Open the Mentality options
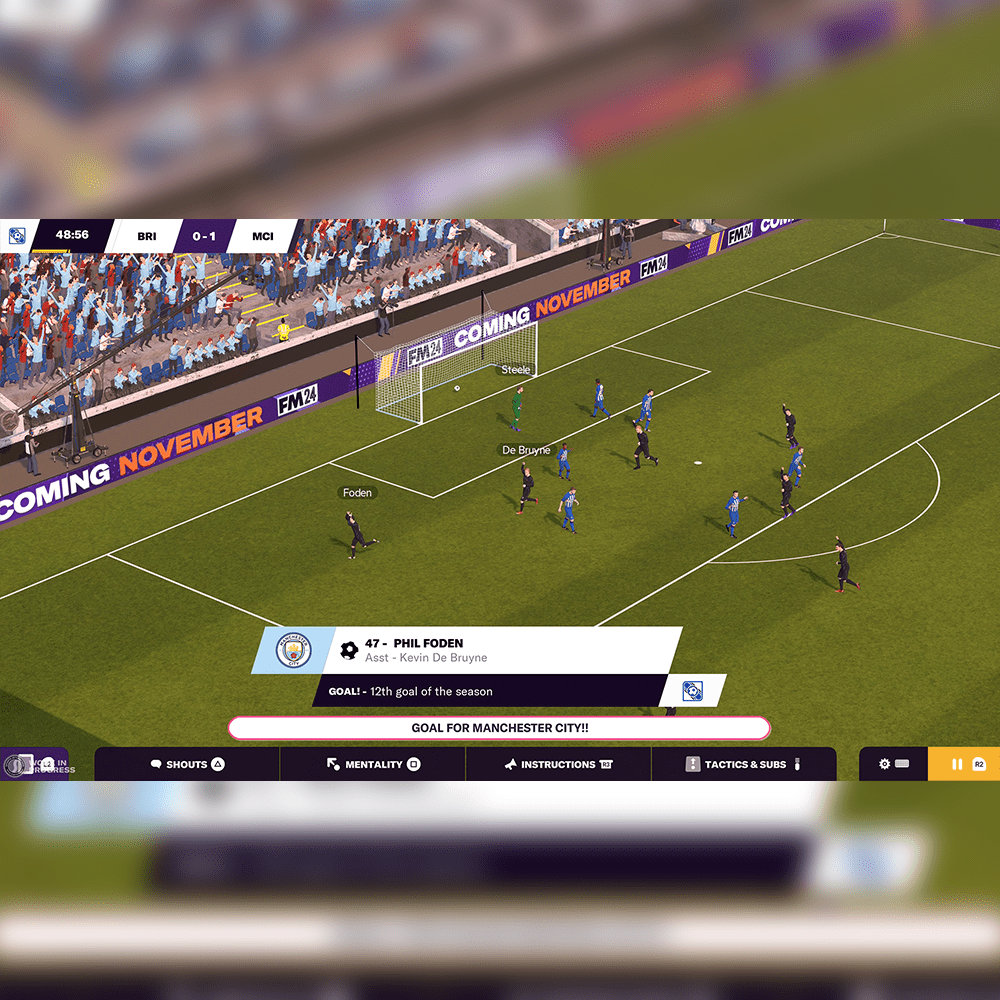The width and height of the screenshot is (1000, 1000). tap(372, 764)
